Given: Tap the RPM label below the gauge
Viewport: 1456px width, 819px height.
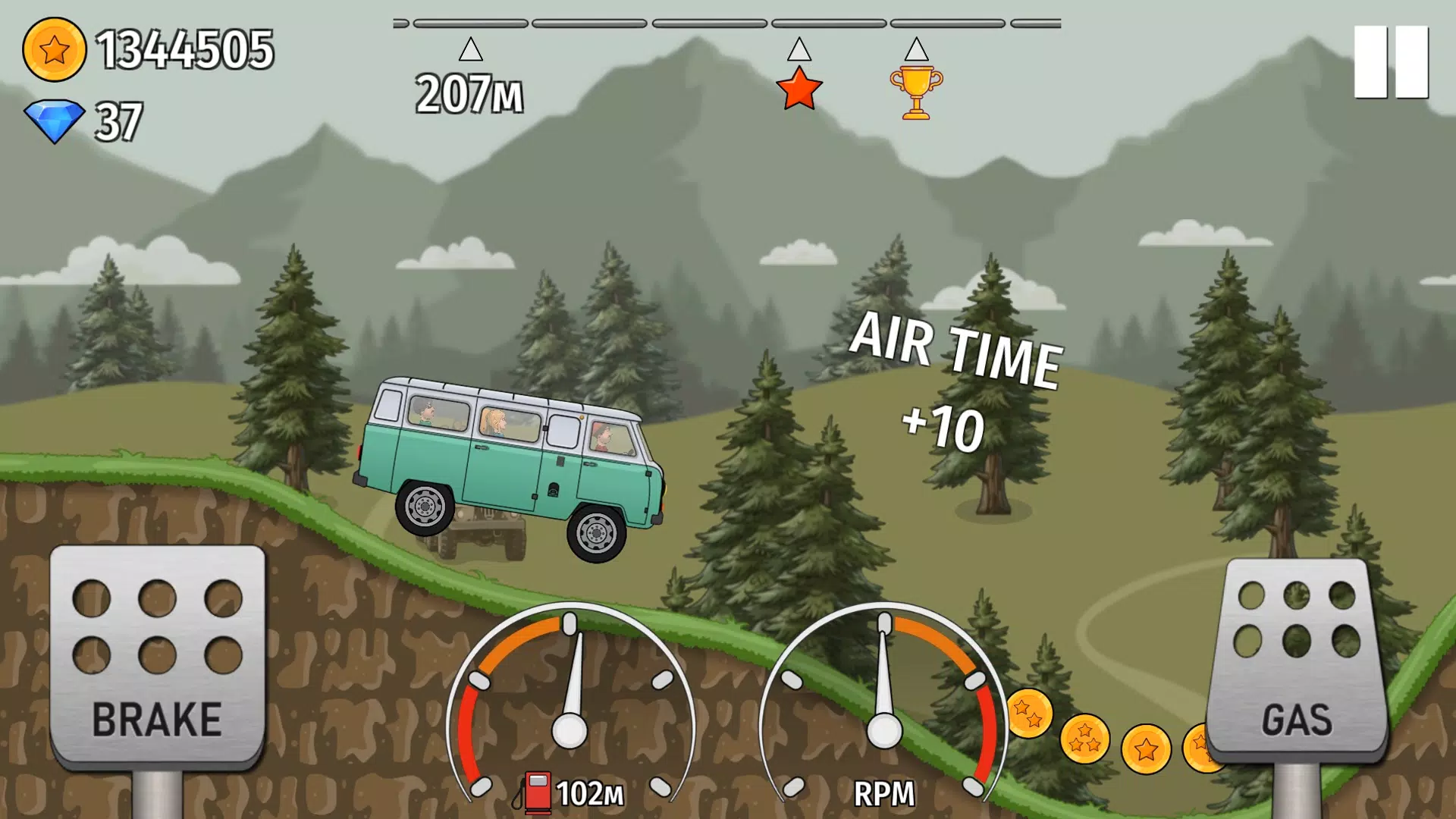Looking at the screenshot, I should pos(884,793).
